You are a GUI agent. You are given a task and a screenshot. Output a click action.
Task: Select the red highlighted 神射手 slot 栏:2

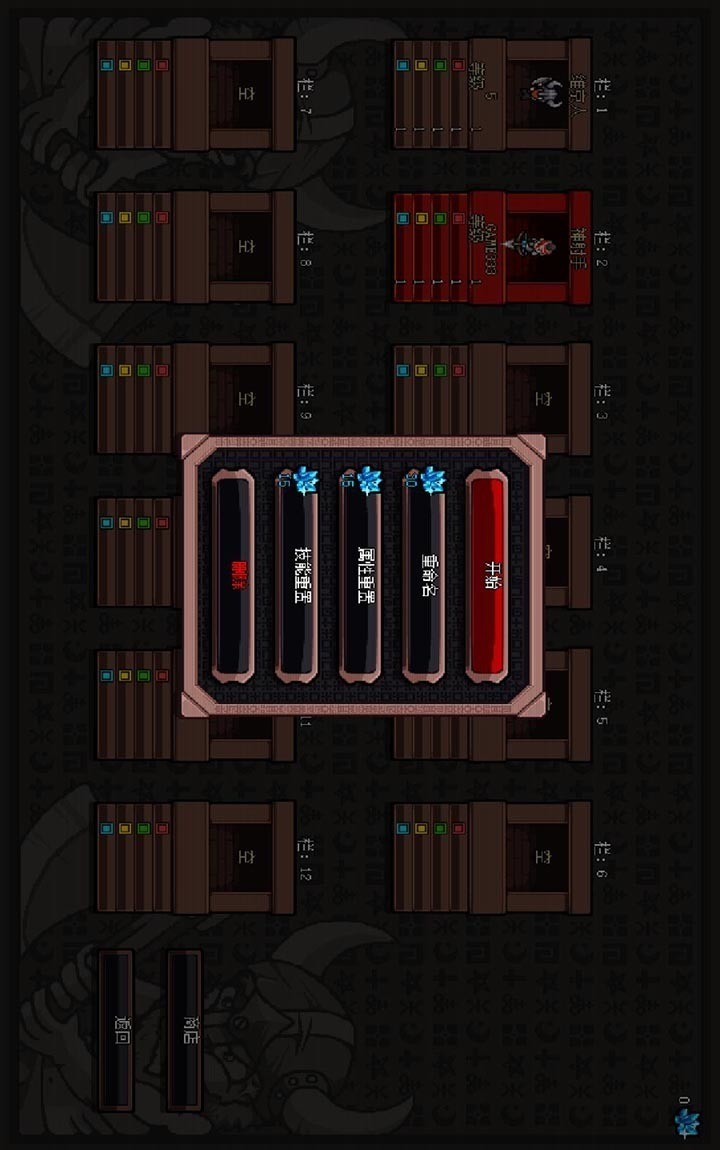pos(492,246)
